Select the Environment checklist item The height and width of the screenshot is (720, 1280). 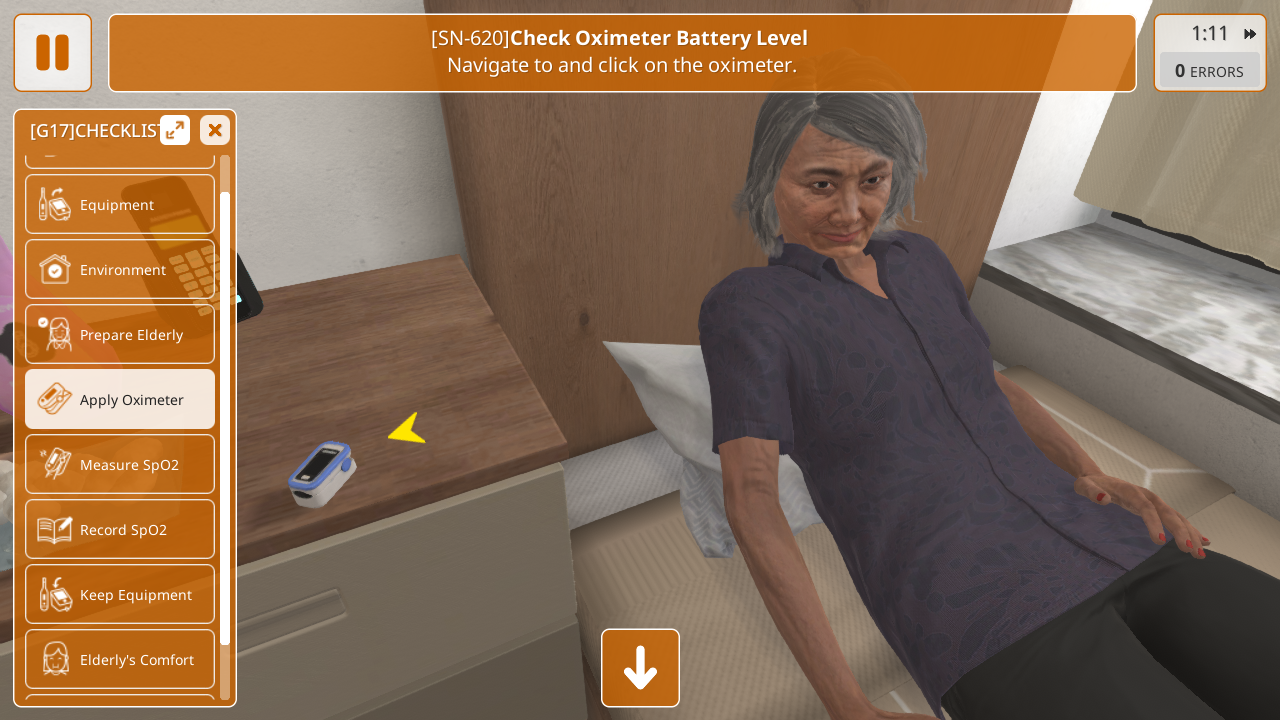click(120, 270)
